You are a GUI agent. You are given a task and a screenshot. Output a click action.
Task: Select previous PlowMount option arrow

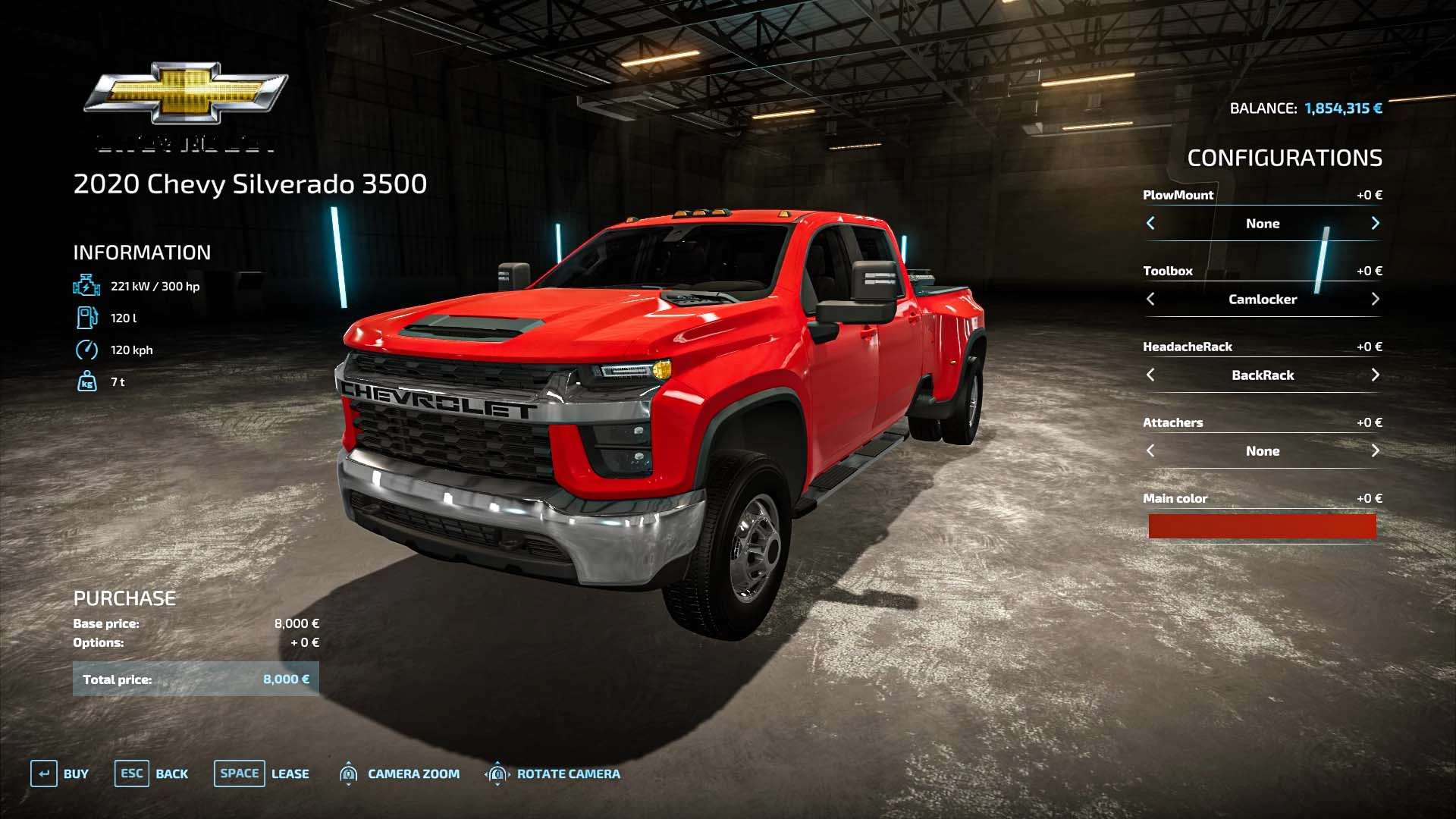tap(1150, 223)
